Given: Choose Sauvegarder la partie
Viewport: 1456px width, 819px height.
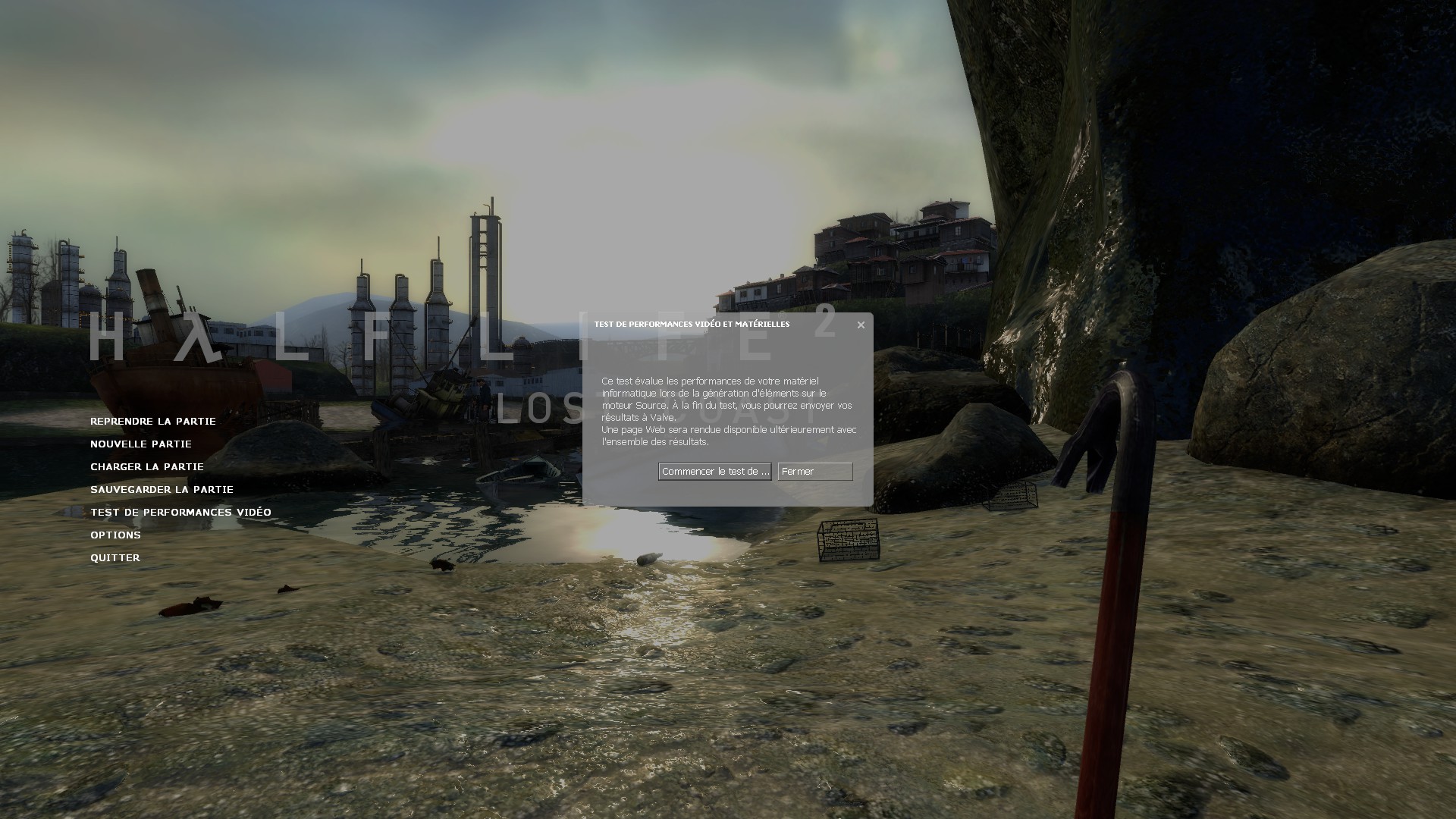Looking at the screenshot, I should [162, 490].
